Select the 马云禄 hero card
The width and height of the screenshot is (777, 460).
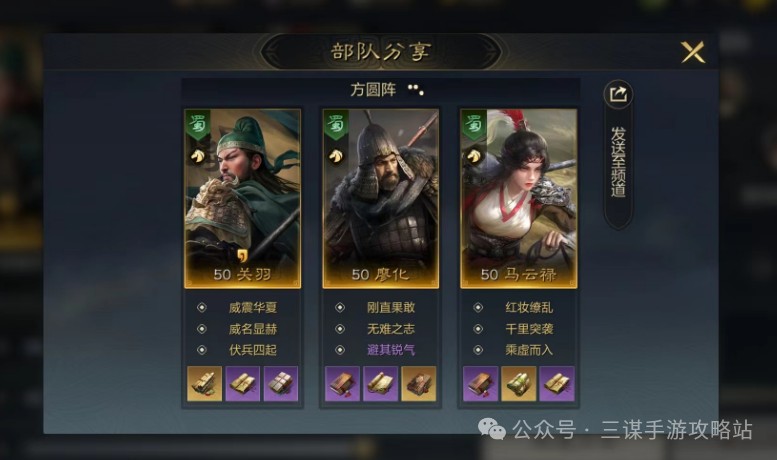(518, 197)
